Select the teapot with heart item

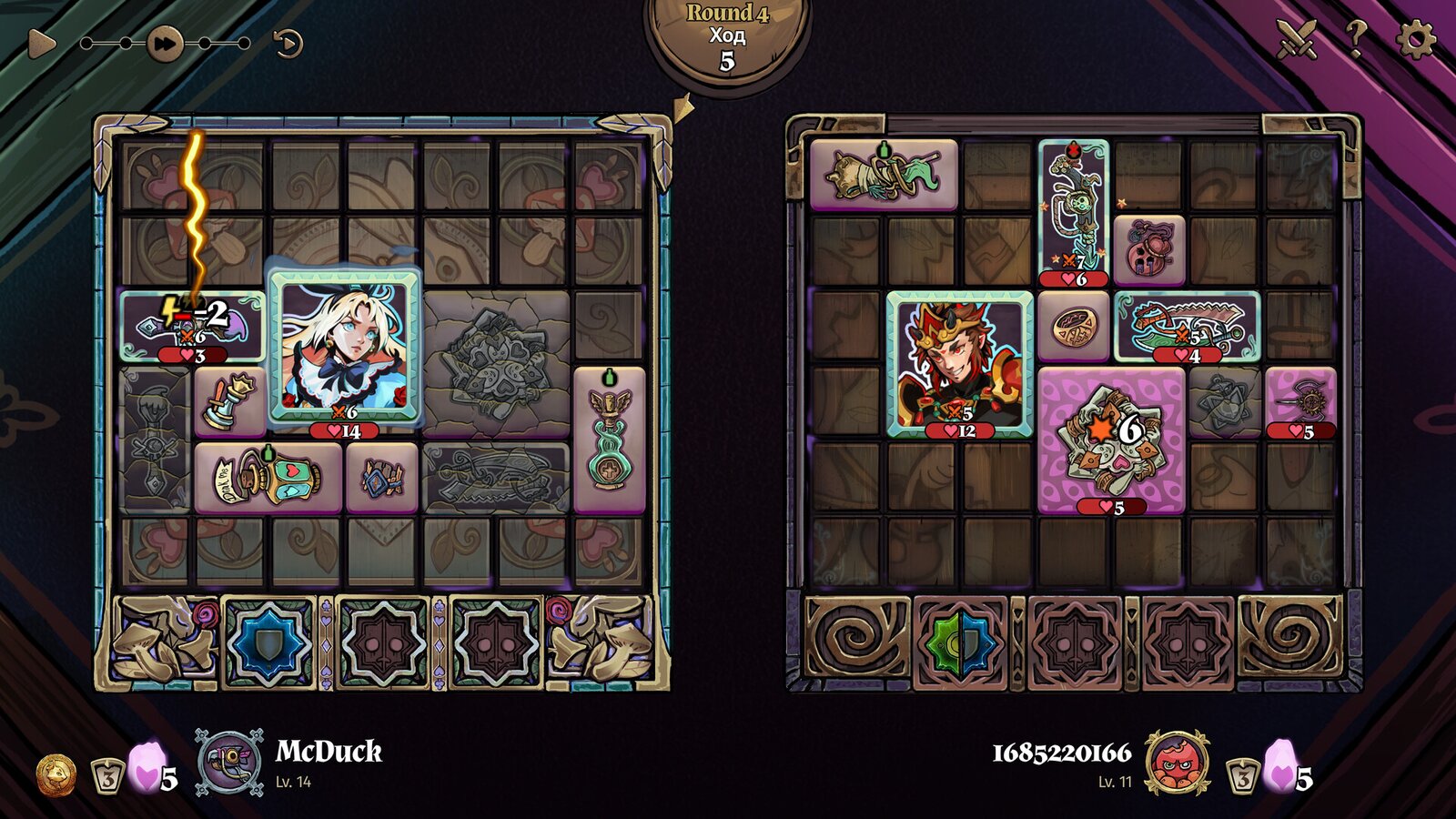(268, 477)
